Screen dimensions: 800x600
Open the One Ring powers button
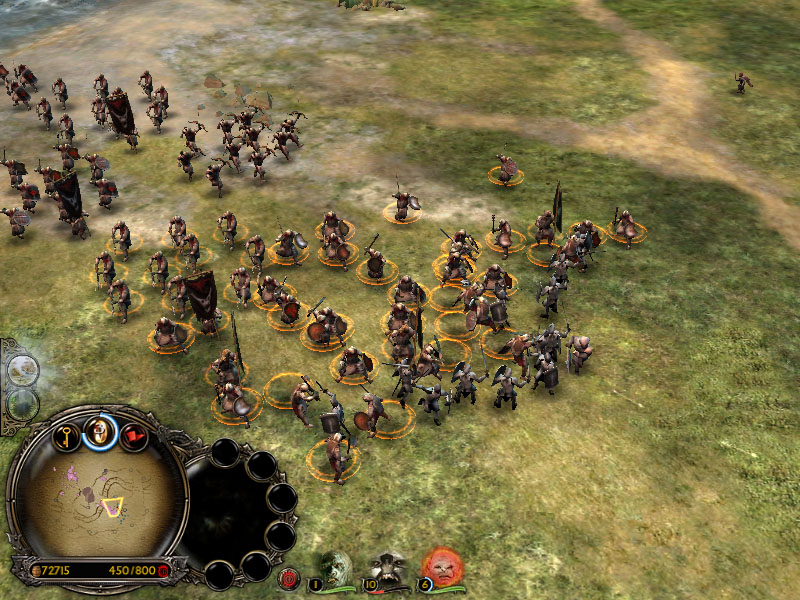[x=100, y=431]
